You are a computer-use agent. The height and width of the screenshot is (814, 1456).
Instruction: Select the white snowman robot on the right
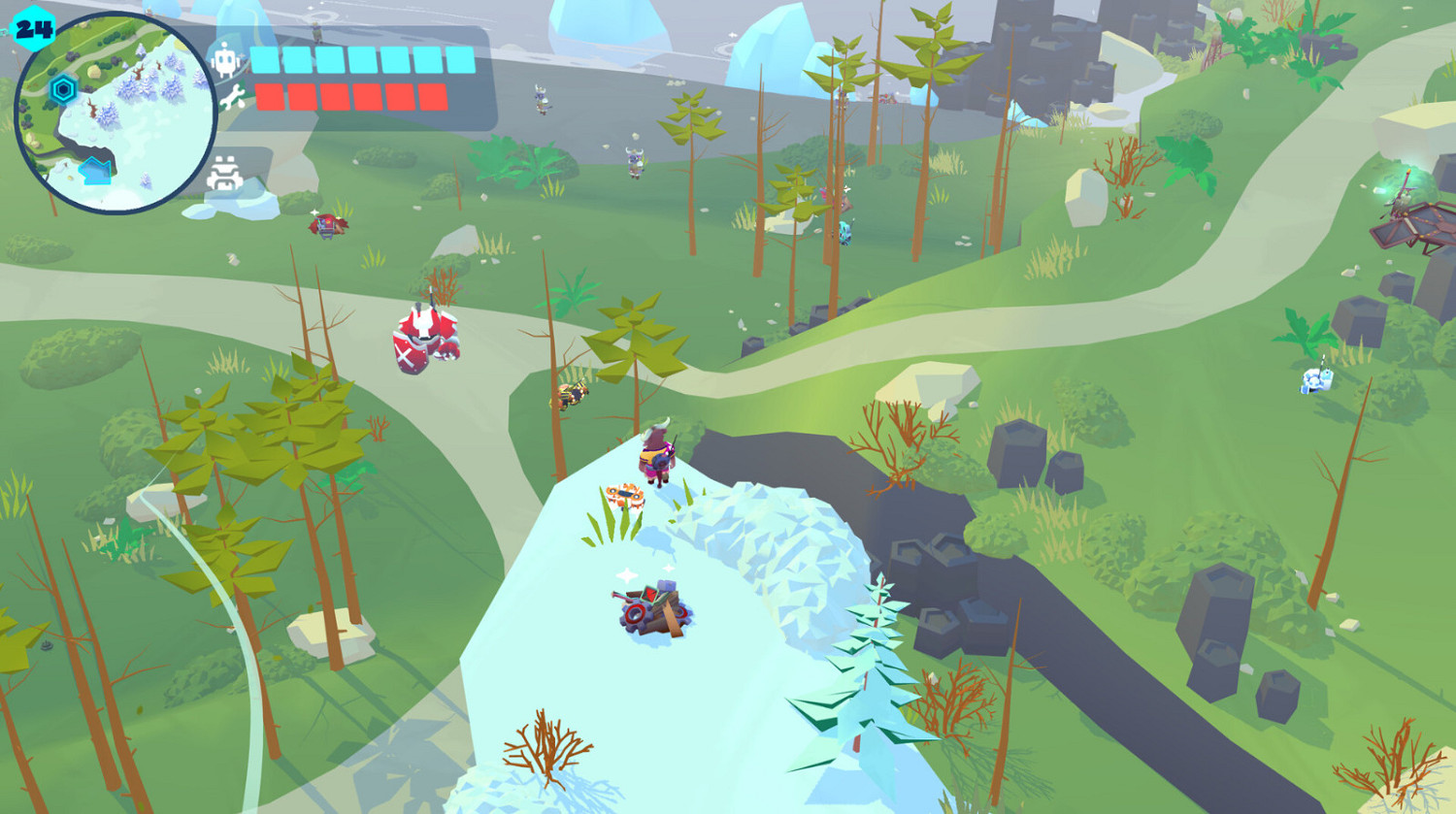pyautogui.click(x=1315, y=379)
